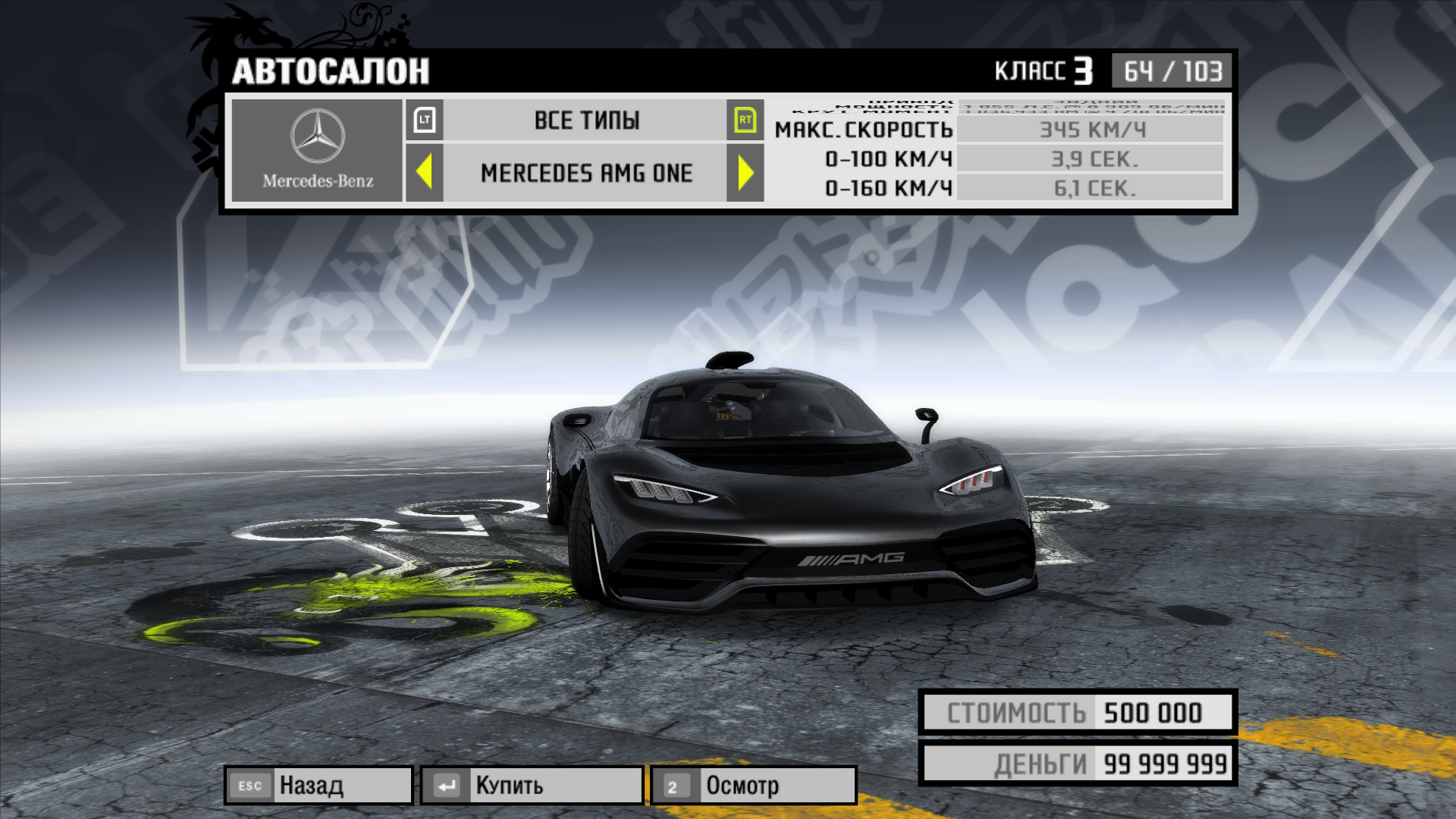Select the yellow right arrow for next car

[745, 173]
